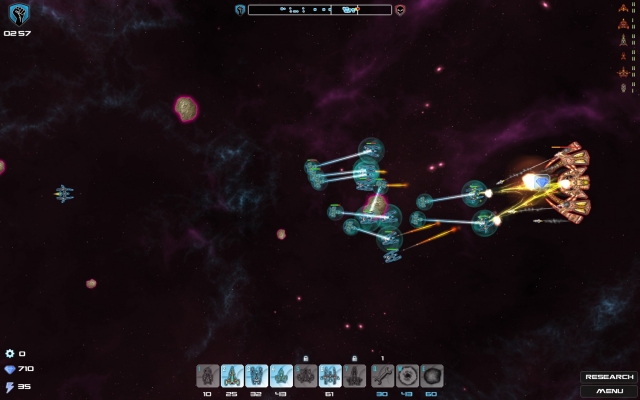Open the game Menu
The image size is (640, 400).
[609, 390]
